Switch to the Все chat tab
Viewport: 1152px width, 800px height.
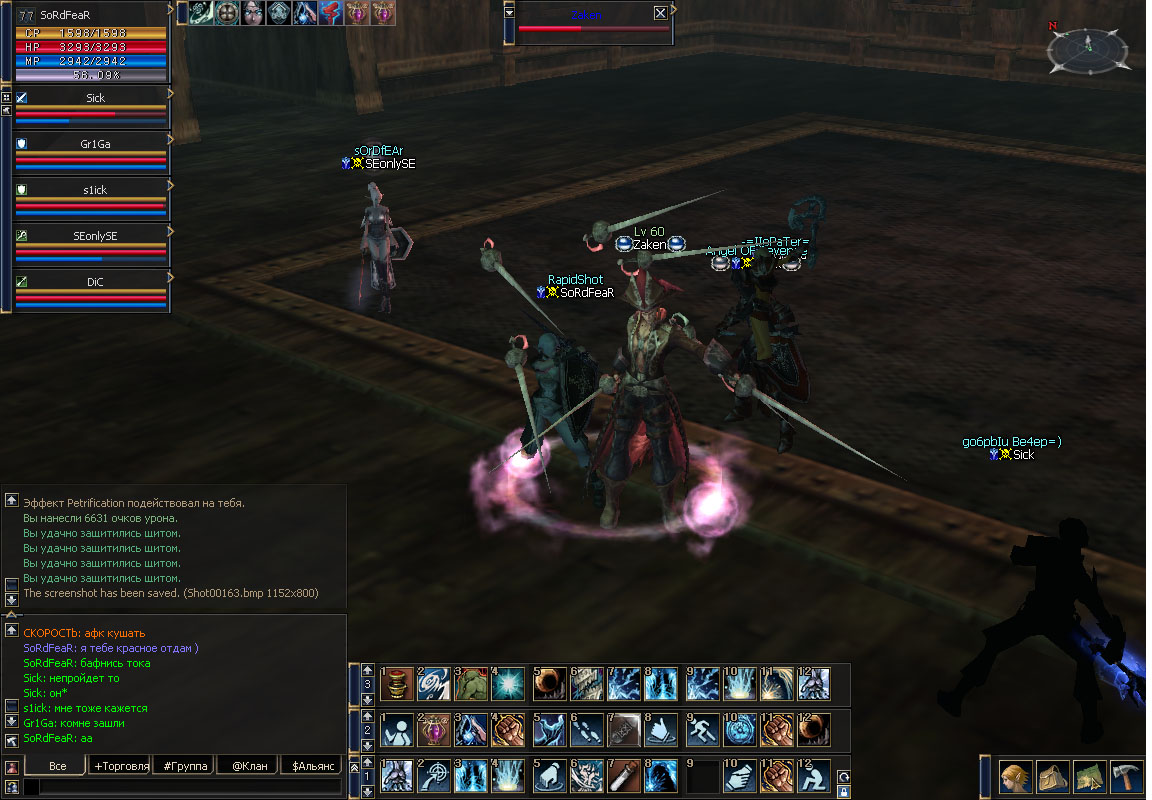pyautogui.click(x=57, y=766)
